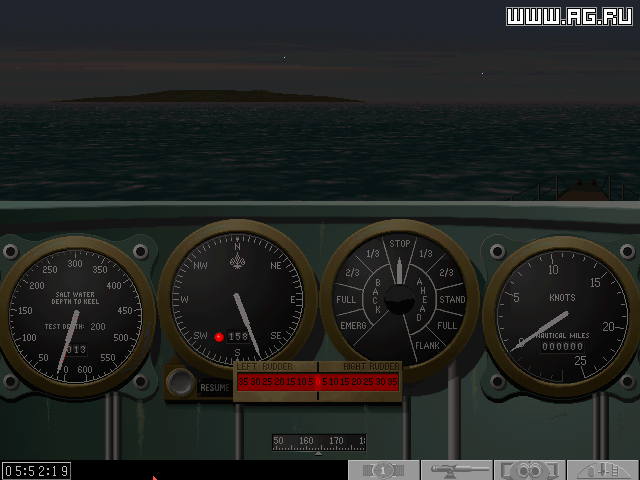Order back 2/3 on the telegraph
The image size is (640, 480).
pos(353,272)
